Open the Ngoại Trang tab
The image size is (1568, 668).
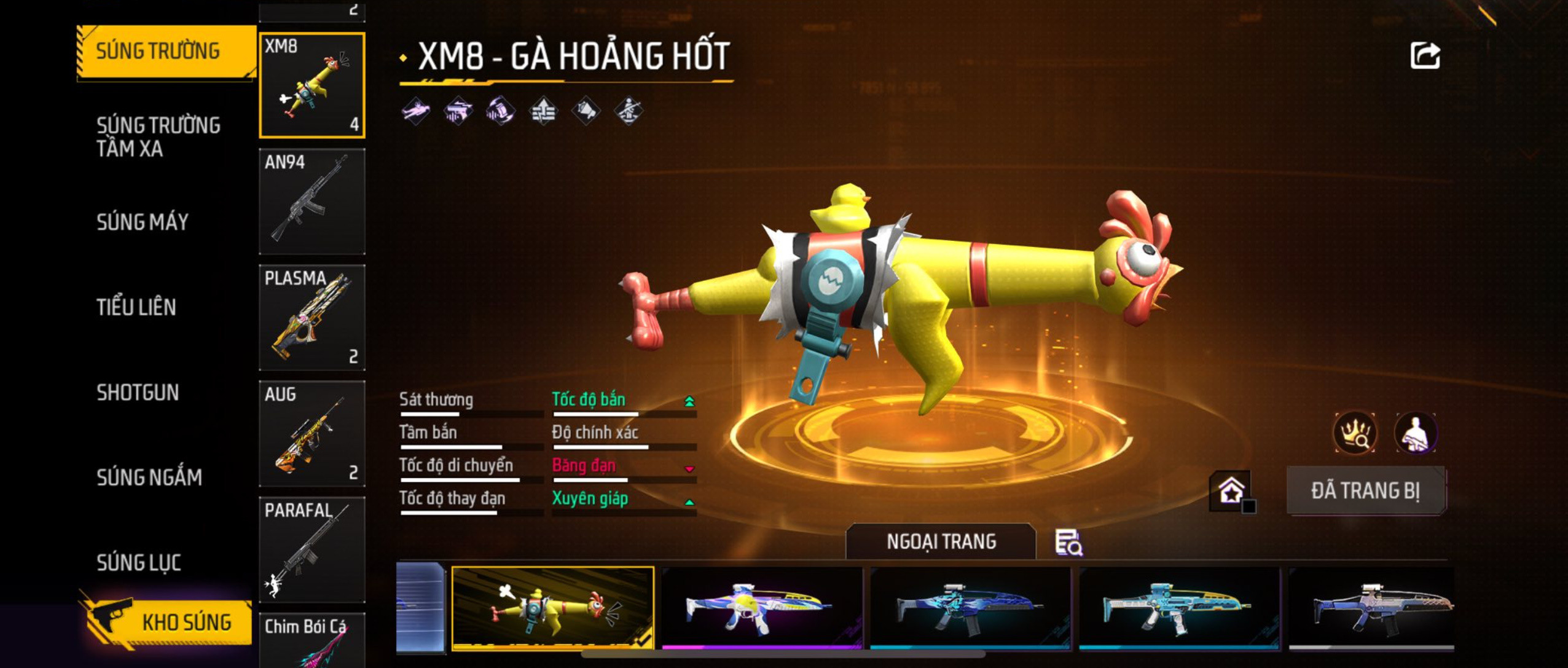941,541
